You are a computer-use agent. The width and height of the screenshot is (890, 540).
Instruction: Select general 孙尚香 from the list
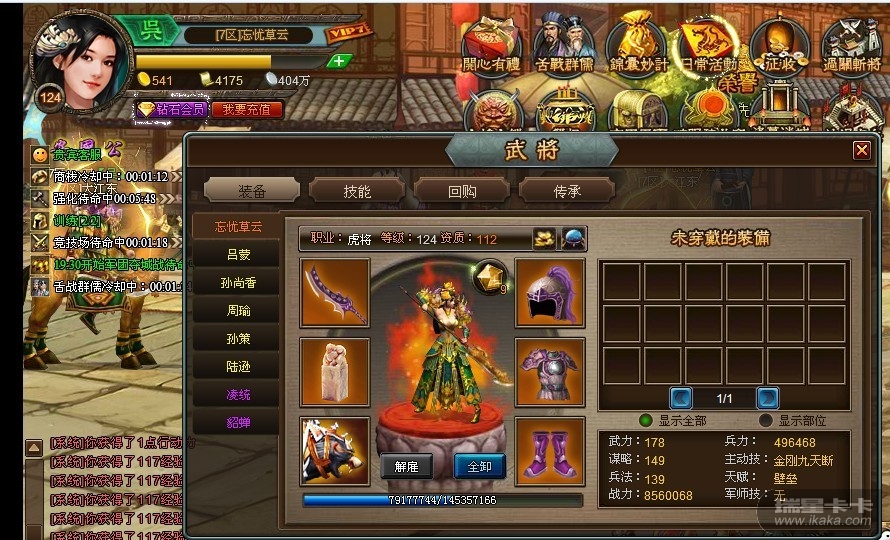238,283
